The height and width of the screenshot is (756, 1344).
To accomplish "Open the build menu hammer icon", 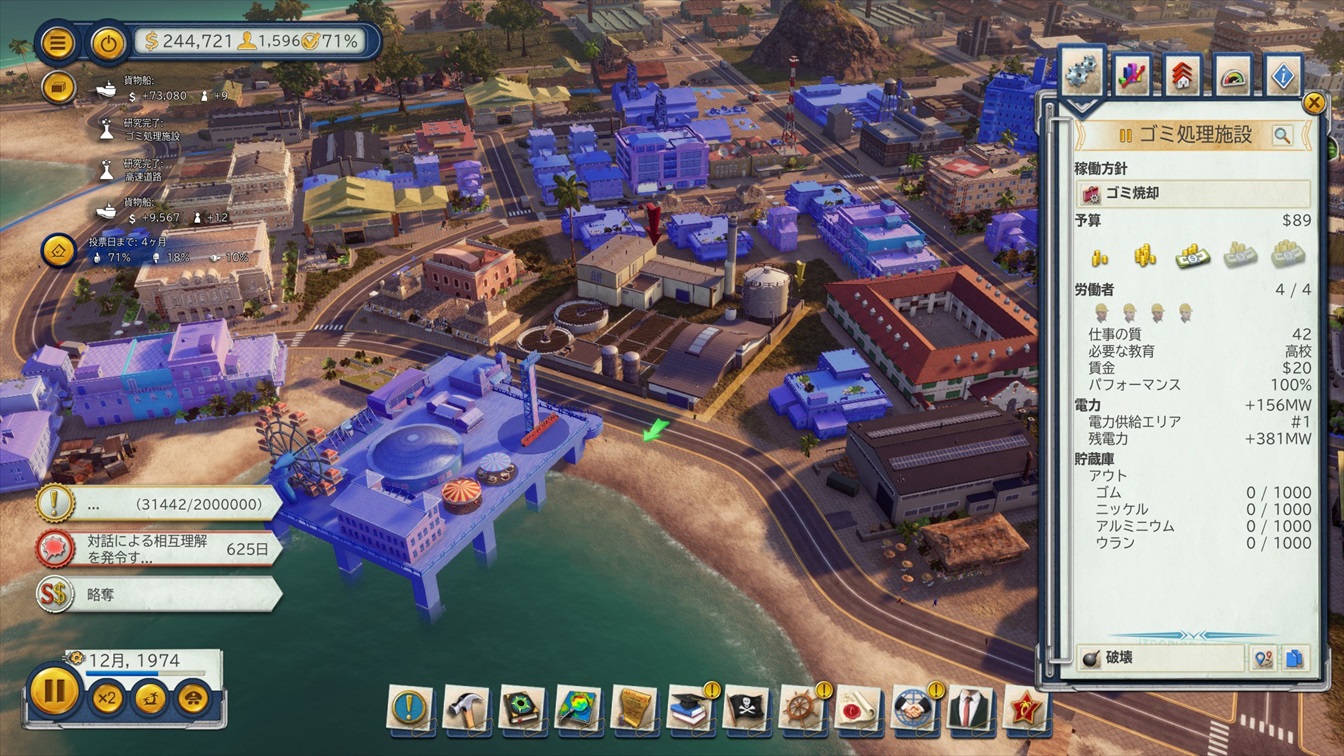I will [465, 708].
